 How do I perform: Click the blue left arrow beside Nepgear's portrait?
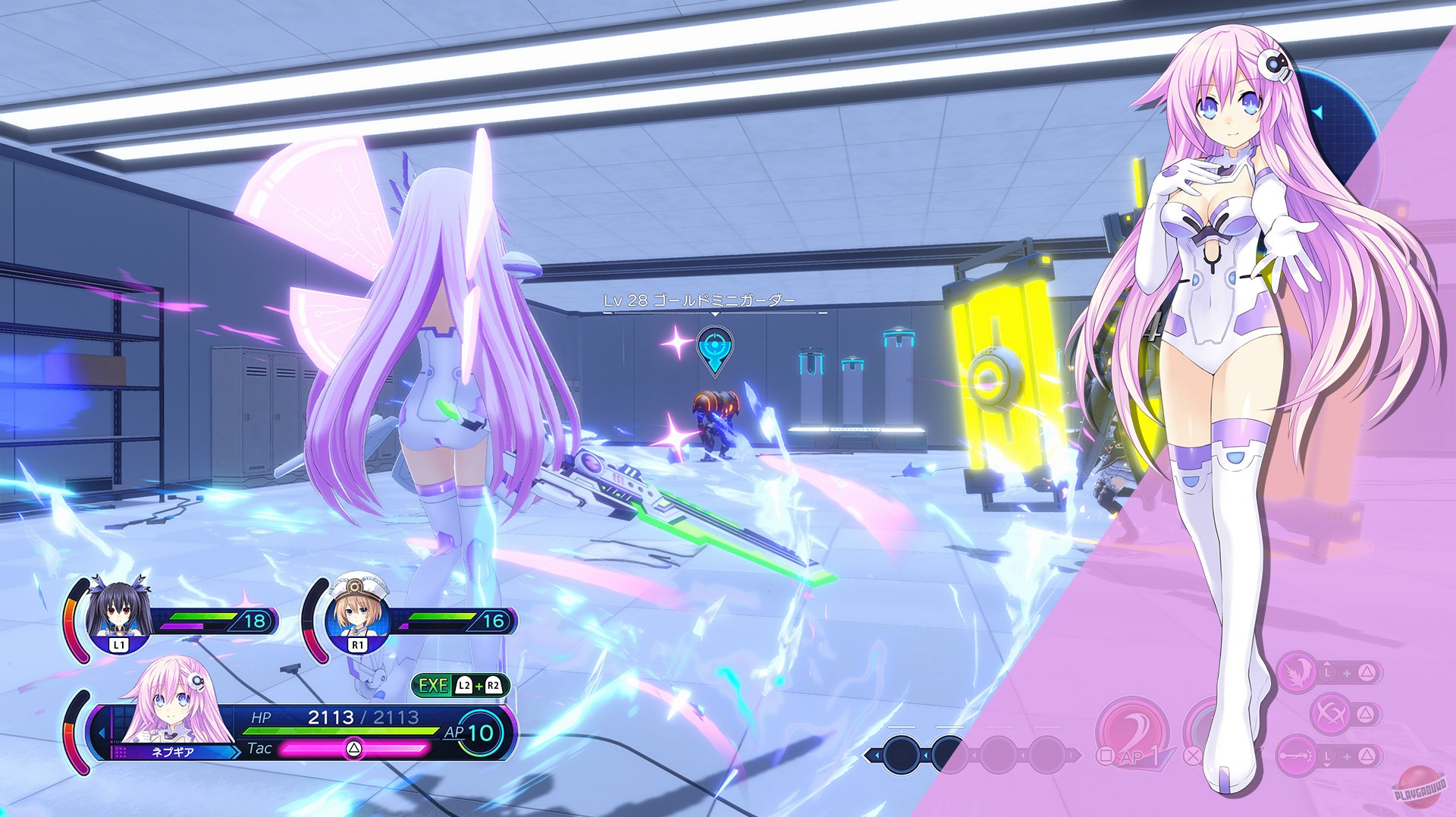(x=102, y=732)
